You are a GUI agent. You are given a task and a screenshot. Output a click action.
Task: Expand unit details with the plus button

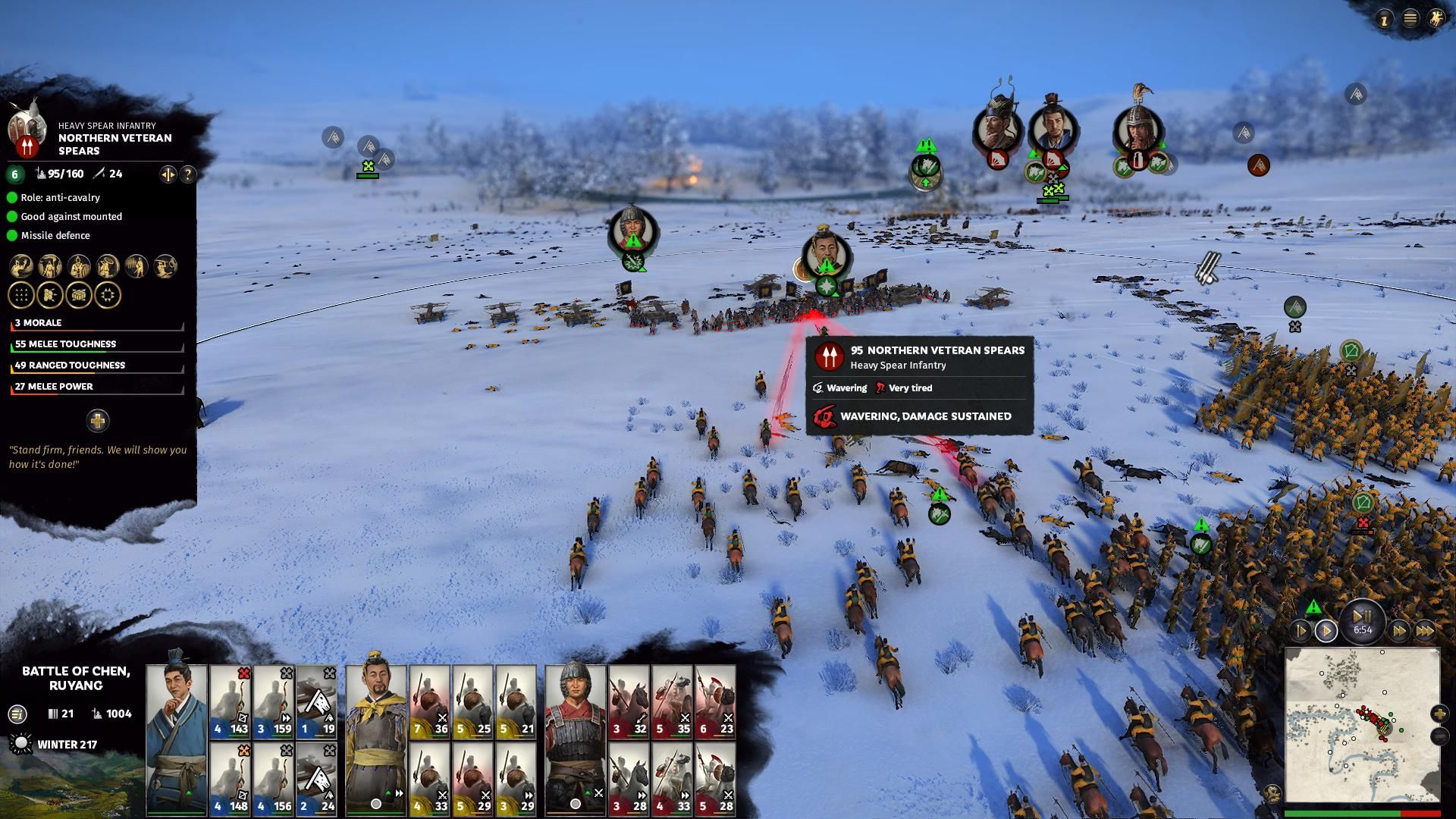click(x=98, y=420)
